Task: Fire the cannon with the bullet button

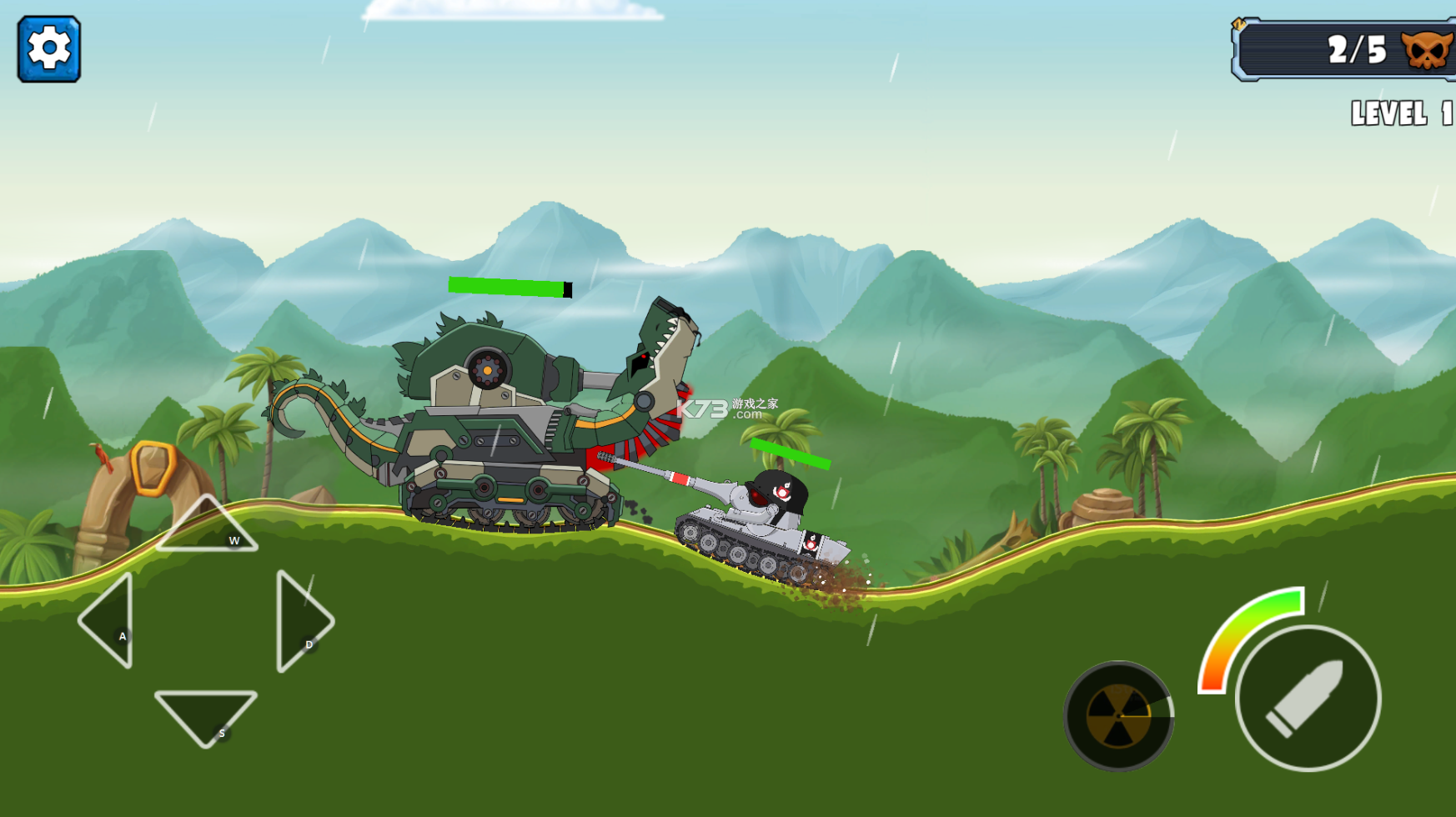Action: tap(1307, 699)
